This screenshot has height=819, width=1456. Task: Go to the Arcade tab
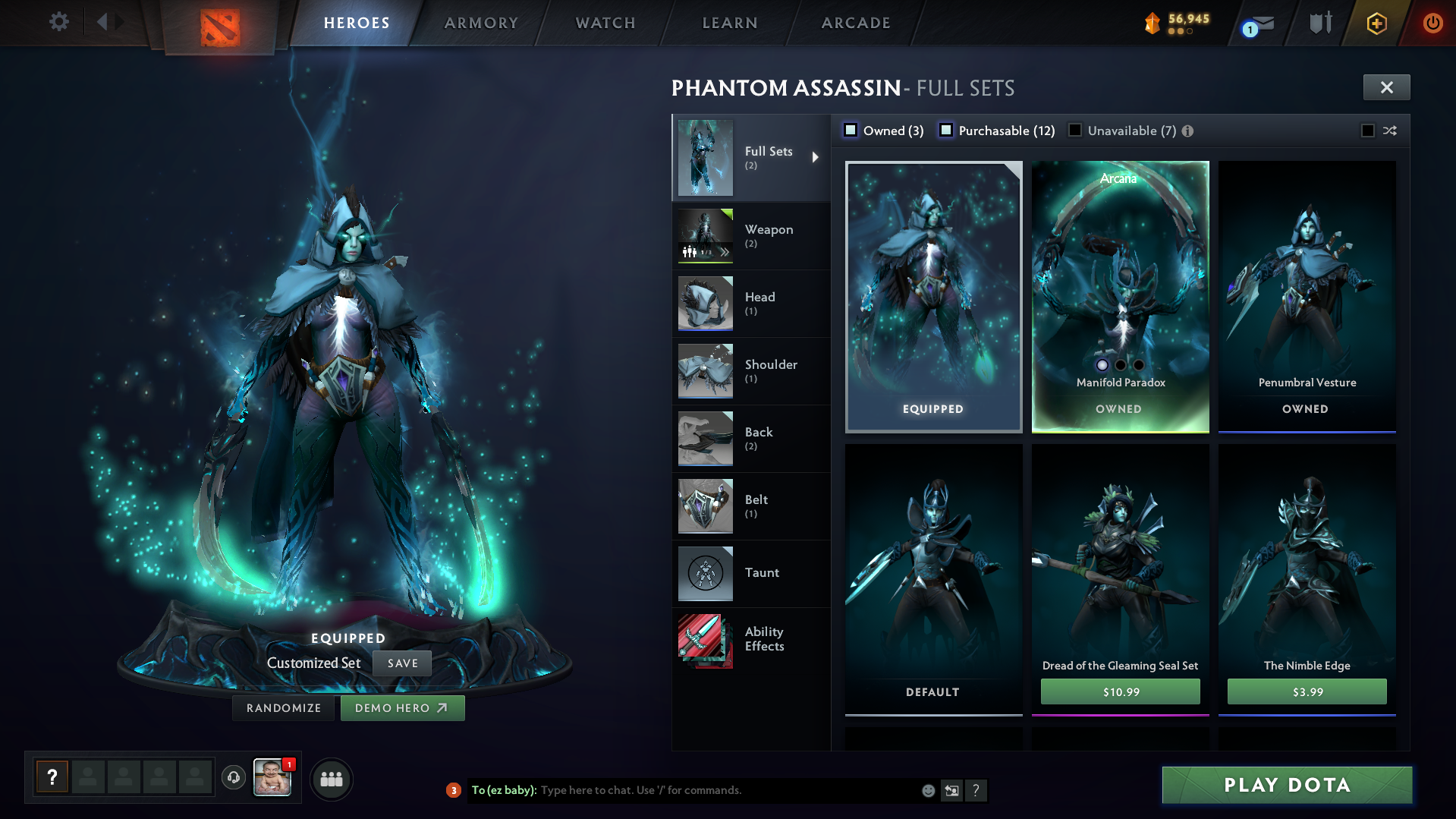coord(856,23)
